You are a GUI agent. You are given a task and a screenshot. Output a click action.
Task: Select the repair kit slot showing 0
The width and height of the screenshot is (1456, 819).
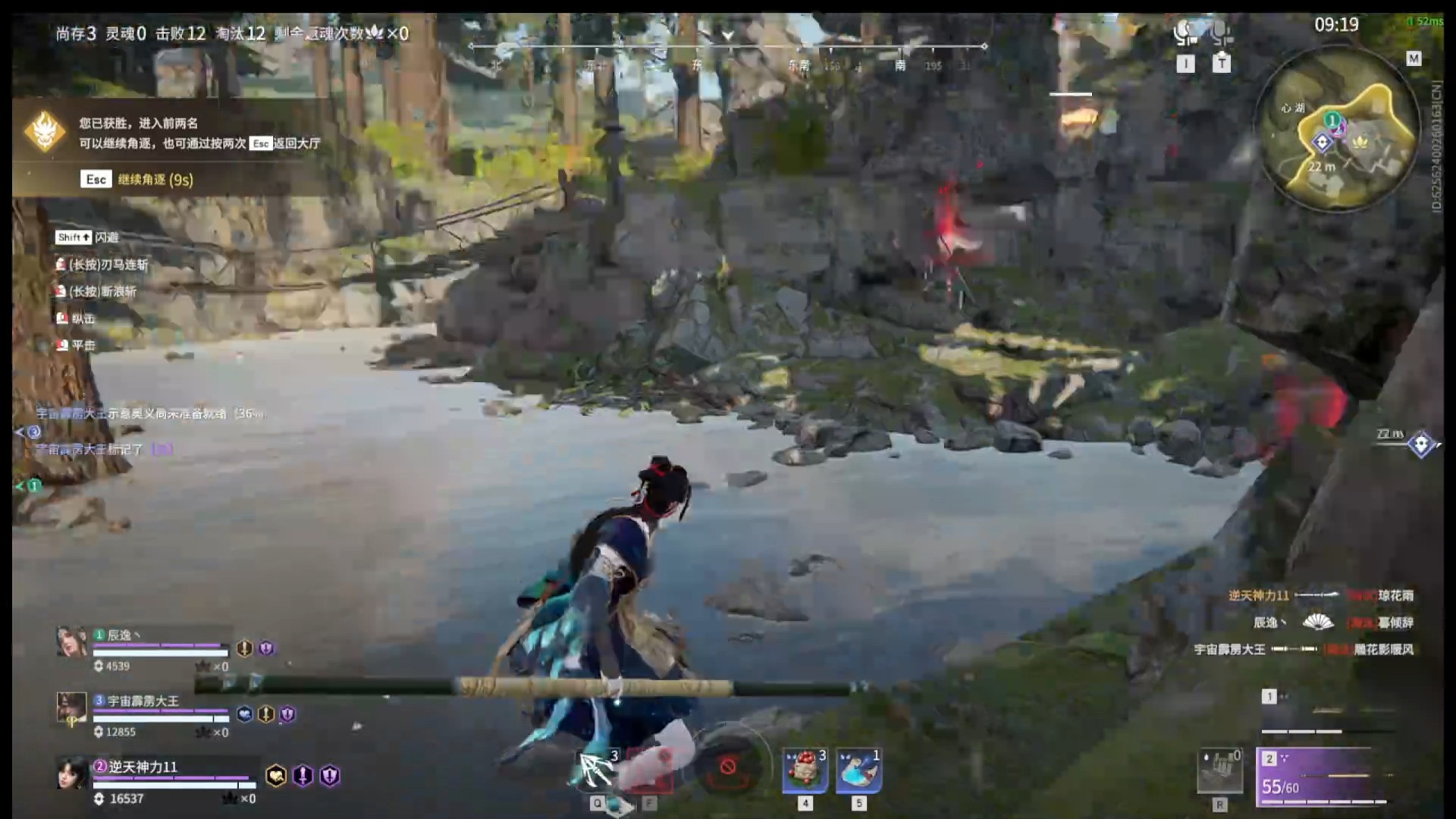(1220, 770)
